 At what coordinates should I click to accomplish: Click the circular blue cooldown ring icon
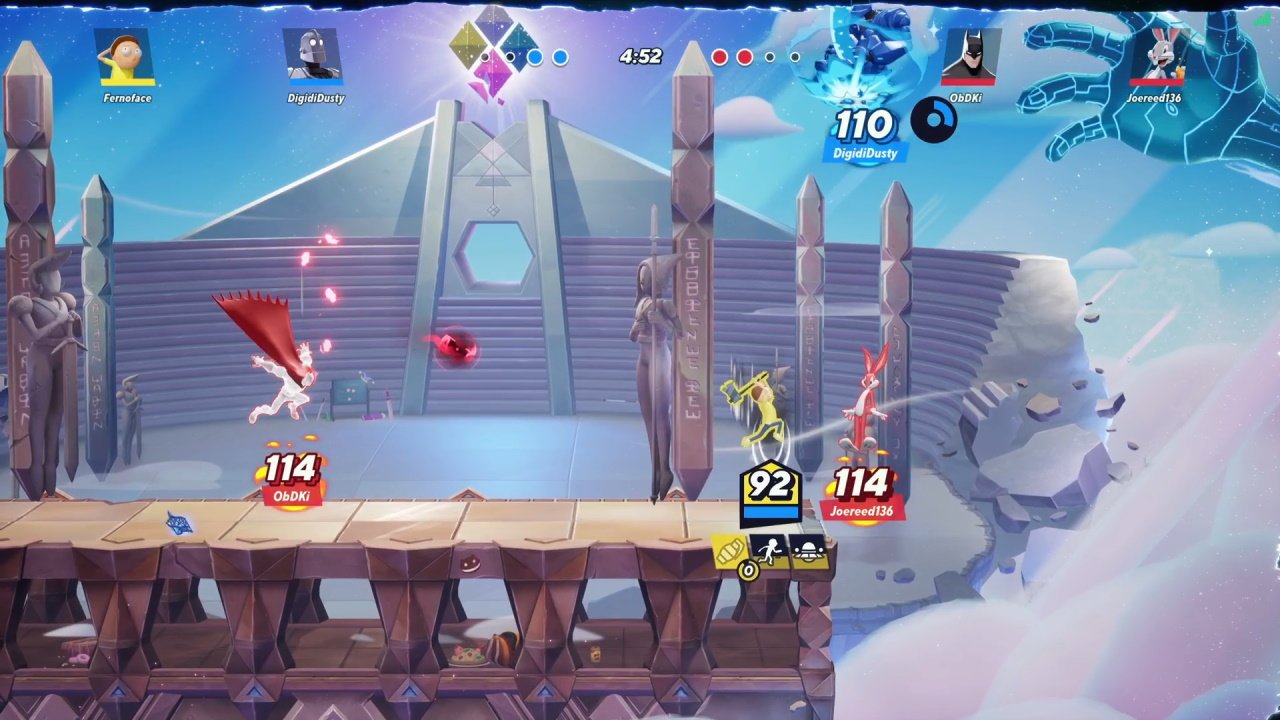(934, 122)
